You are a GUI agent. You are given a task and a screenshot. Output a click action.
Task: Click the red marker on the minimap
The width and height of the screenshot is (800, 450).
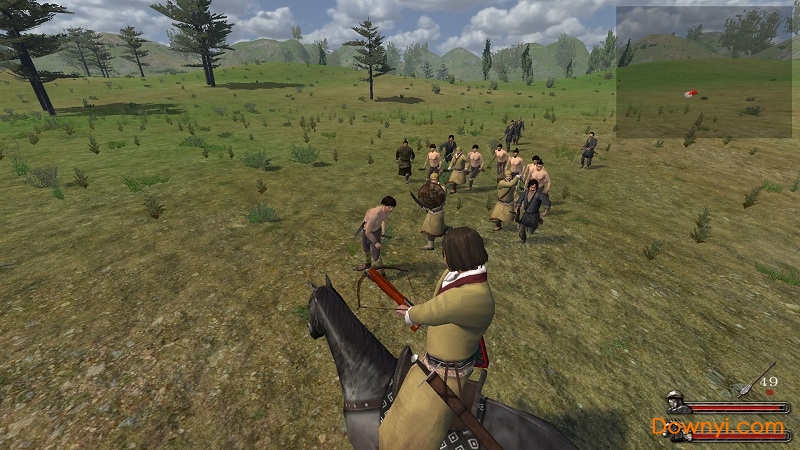pyautogui.click(x=690, y=93)
